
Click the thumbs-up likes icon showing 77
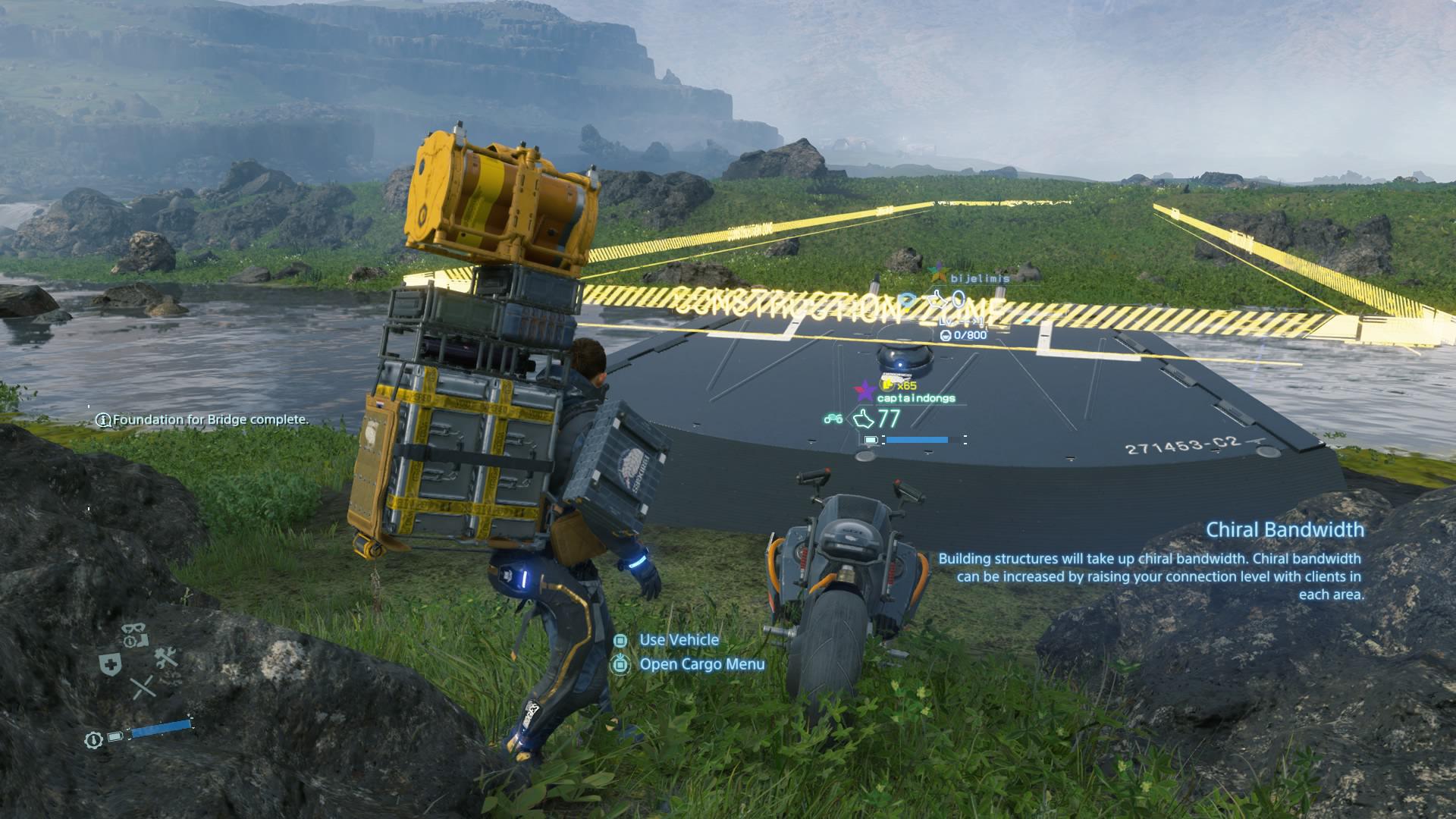click(x=864, y=419)
